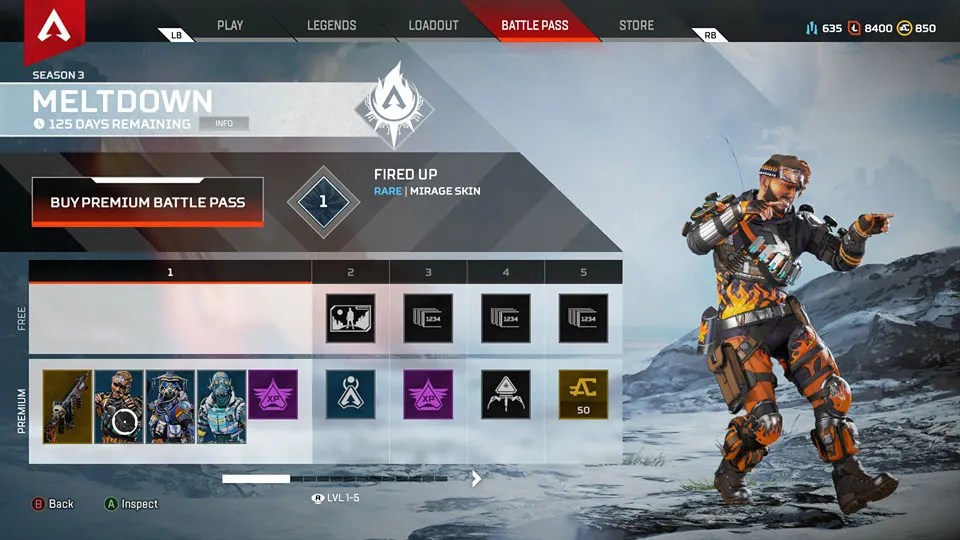Click the Apex Legends logo in the corner
The image size is (960, 540).
54,28
